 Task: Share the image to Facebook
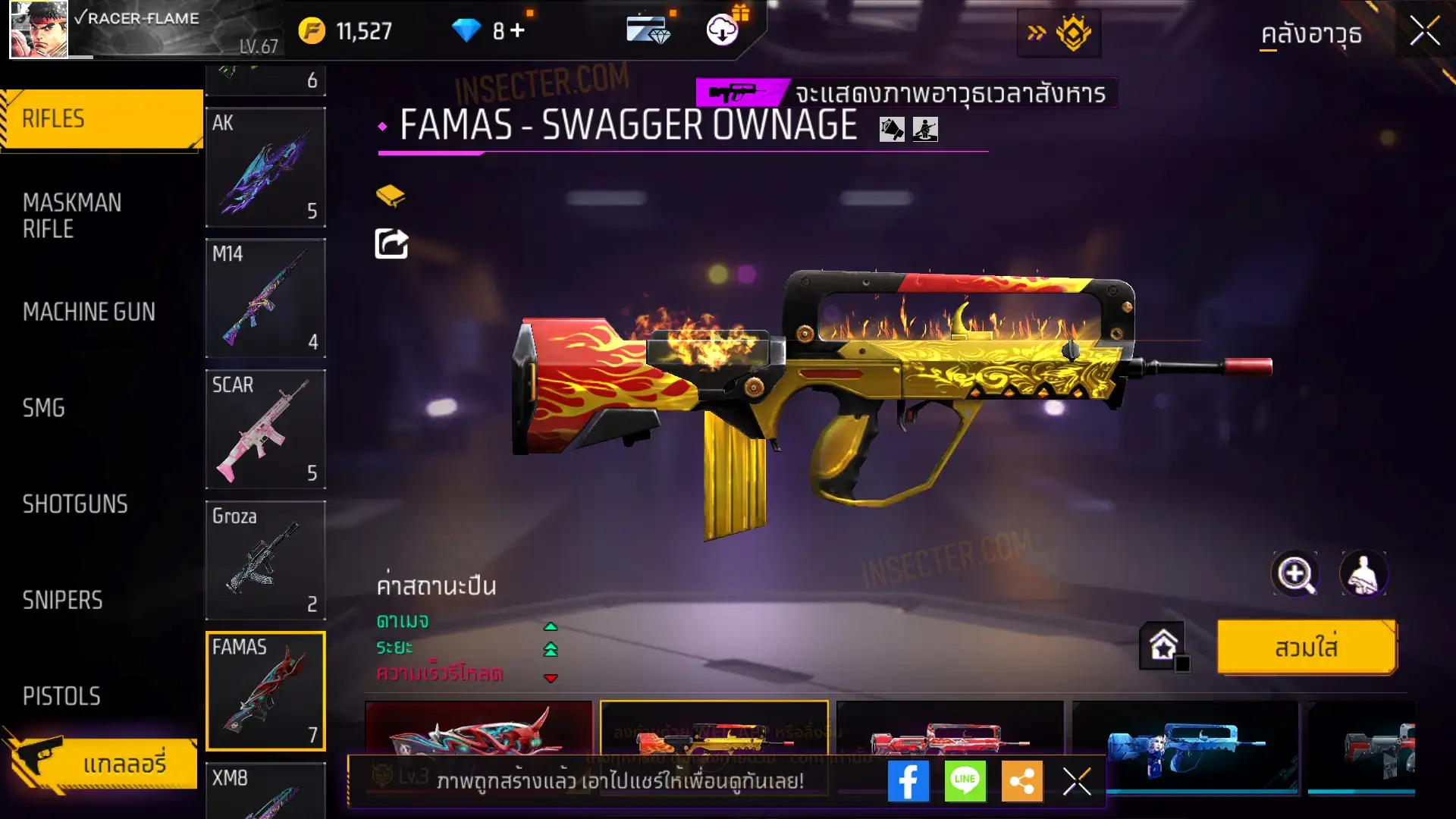[908, 781]
